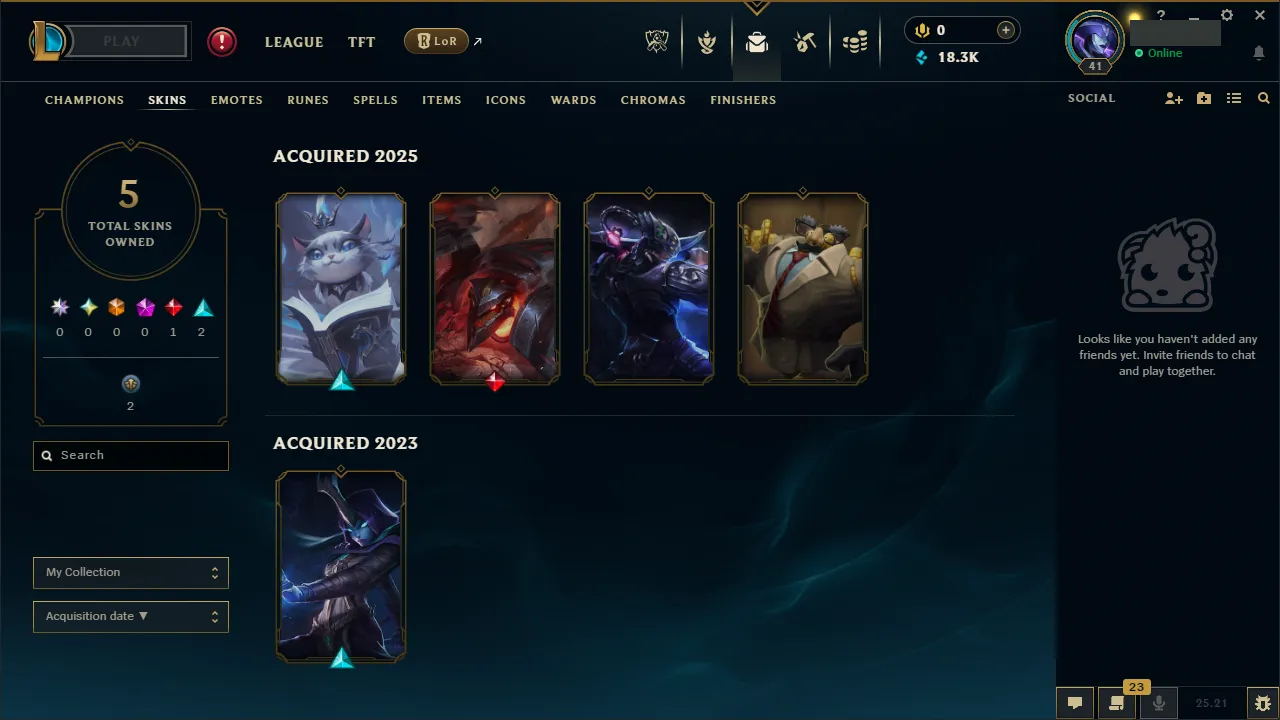
Task: Toggle Online status in profile area
Action: pyautogui.click(x=1158, y=53)
